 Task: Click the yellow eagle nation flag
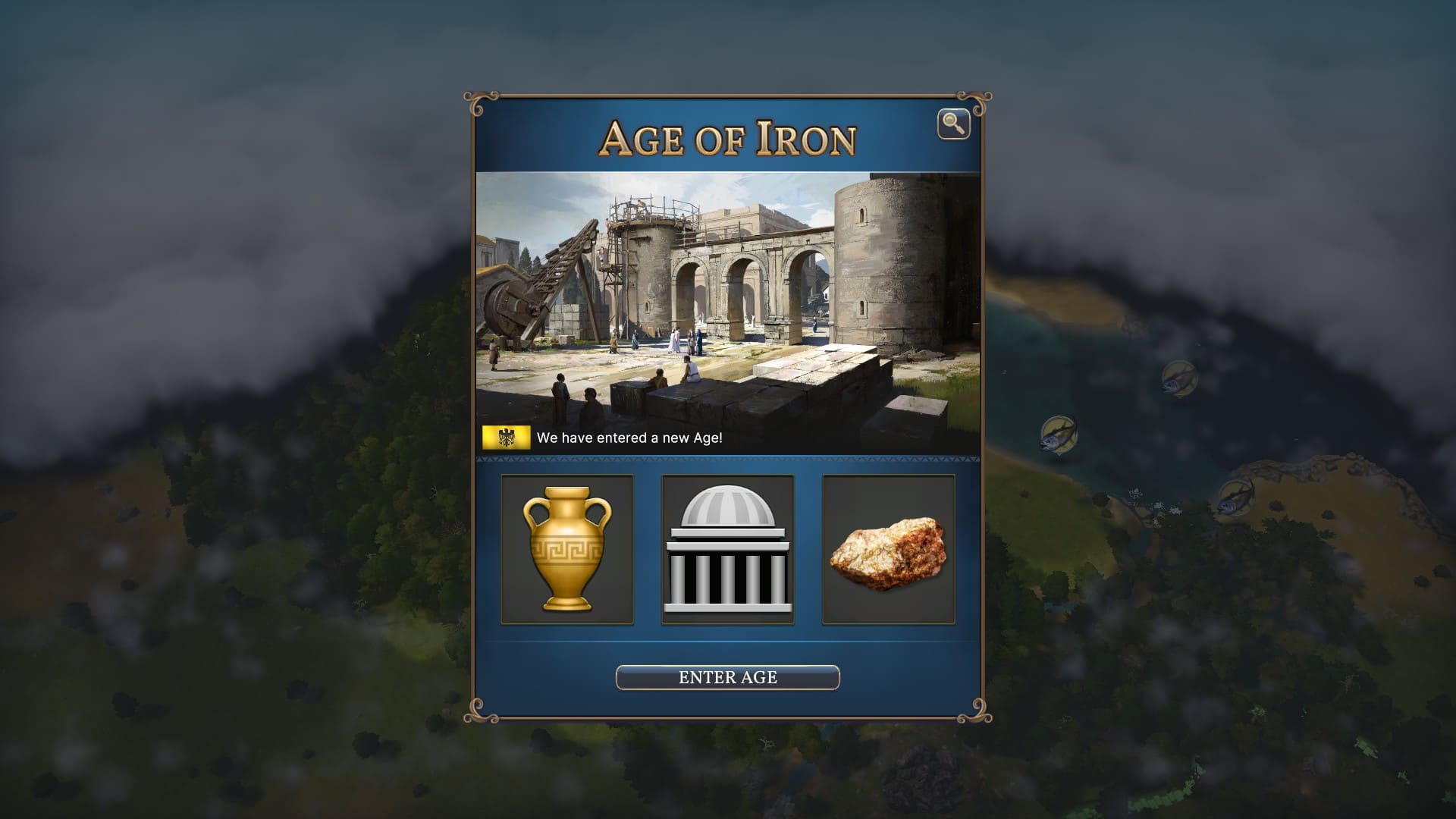(506, 438)
